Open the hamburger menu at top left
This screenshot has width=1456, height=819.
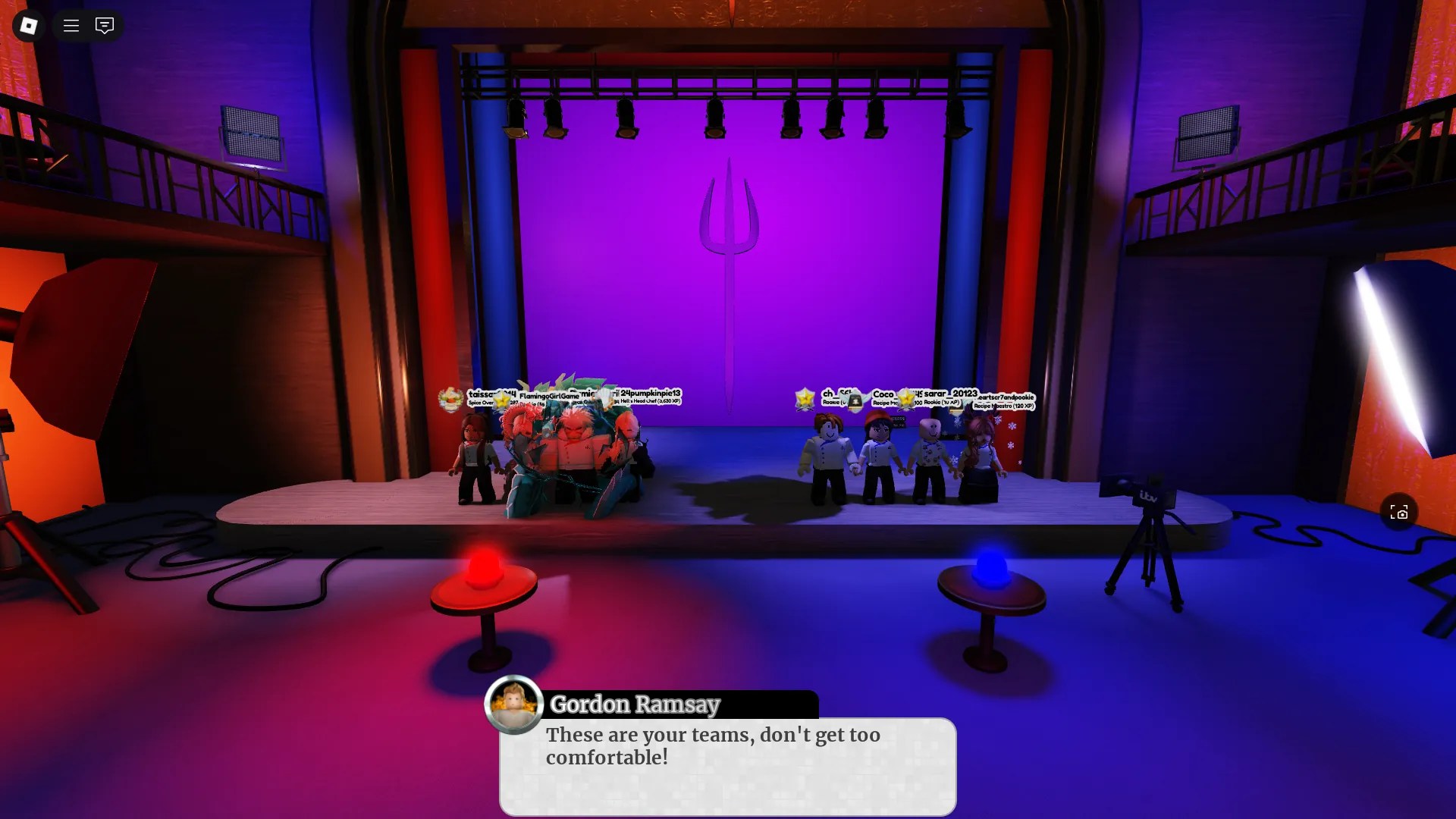[70, 25]
